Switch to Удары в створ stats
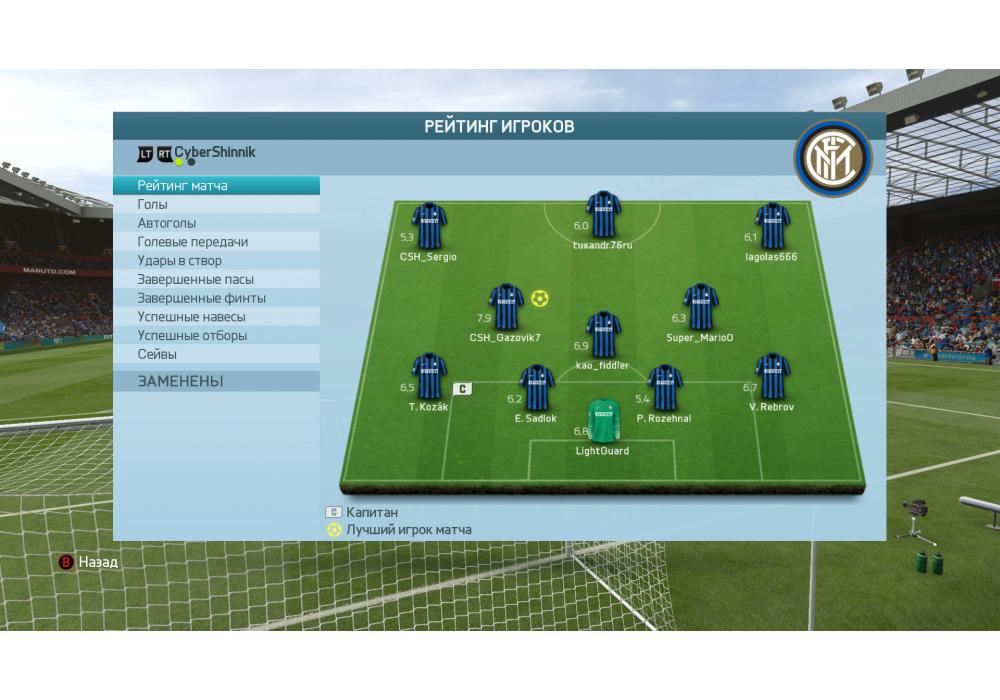The height and width of the screenshot is (700, 1000). coord(216,261)
